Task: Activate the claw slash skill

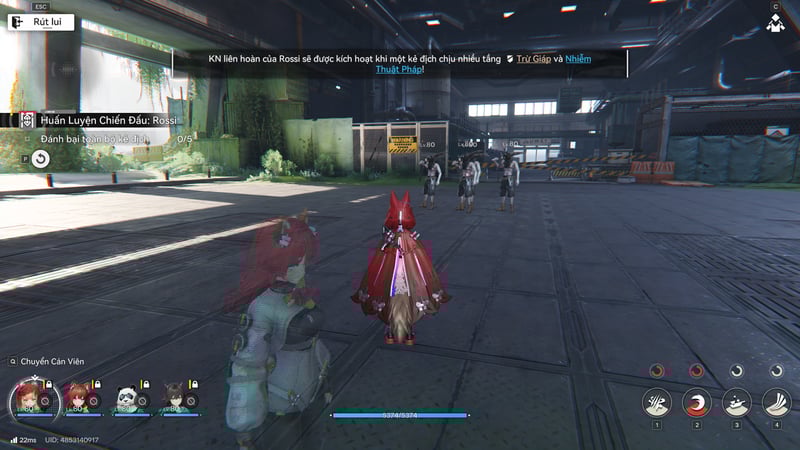Action: pos(657,402)
